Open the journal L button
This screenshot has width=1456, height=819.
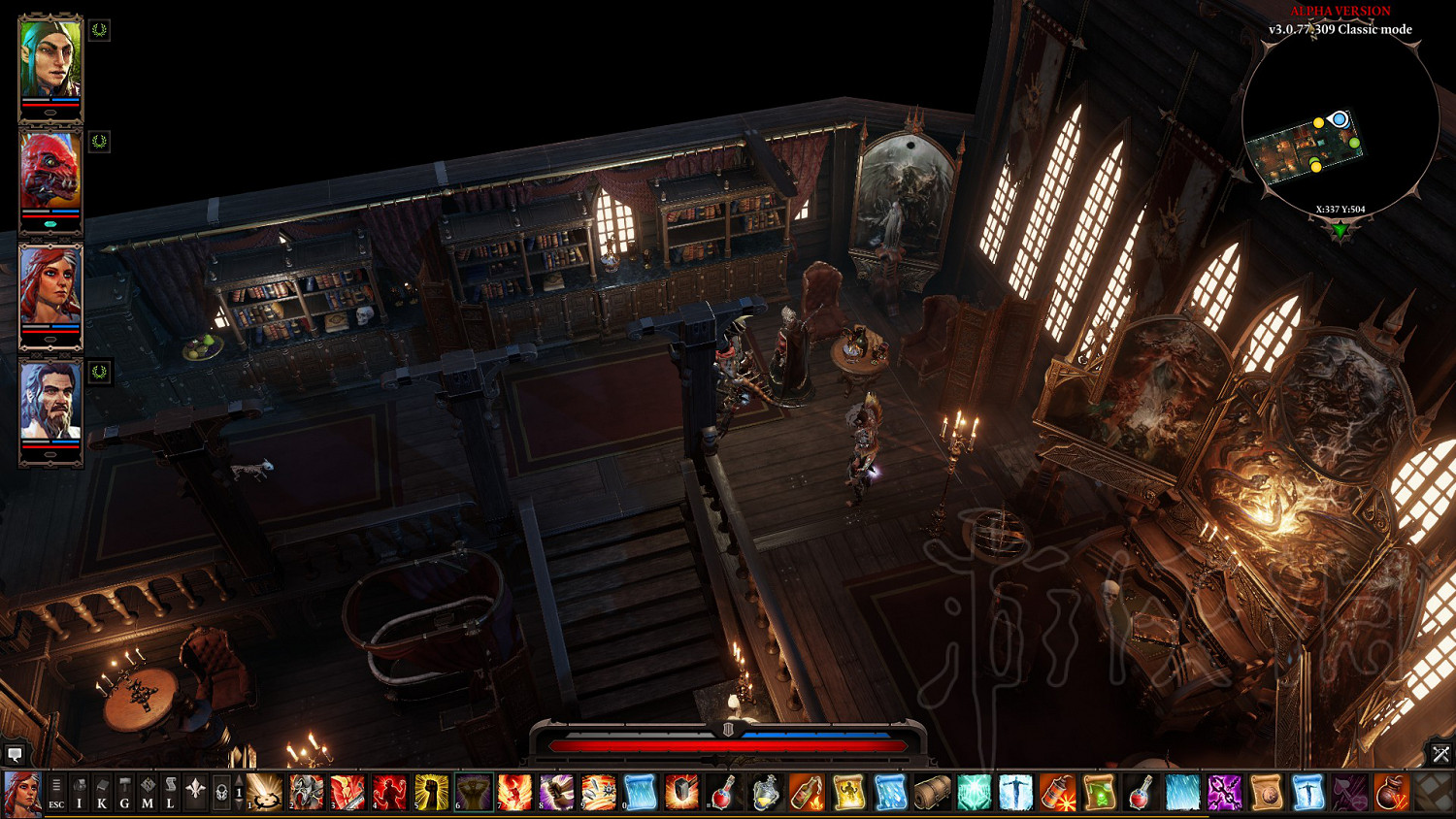point(170,793)
